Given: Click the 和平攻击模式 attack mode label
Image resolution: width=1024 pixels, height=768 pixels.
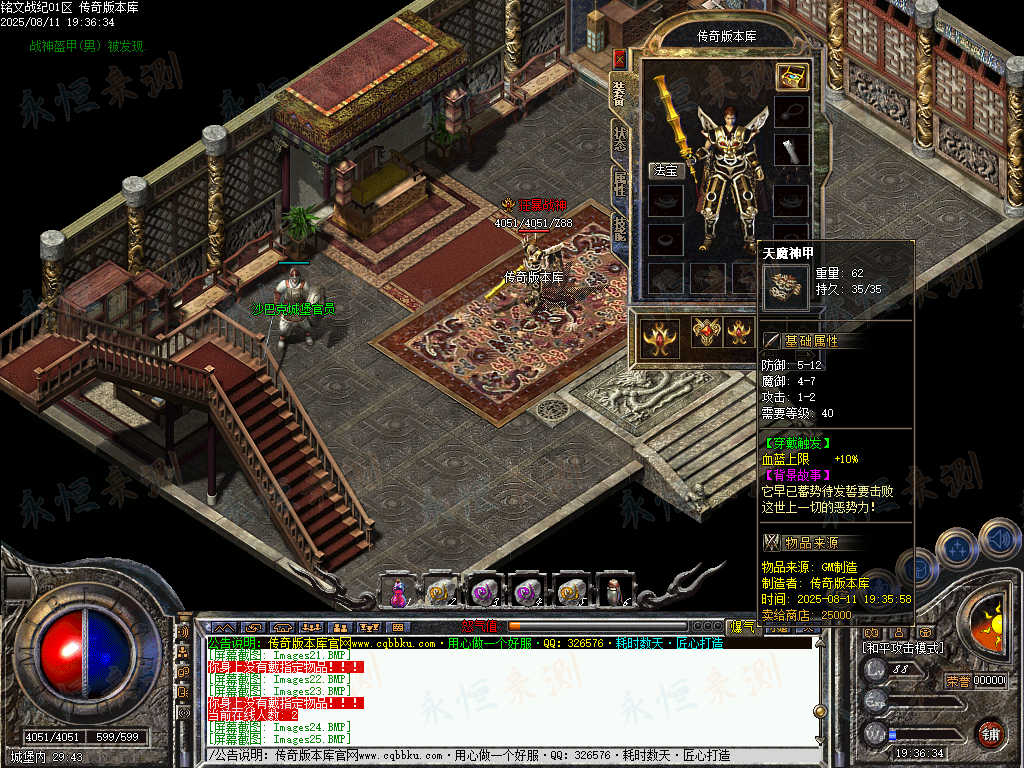Looking at the screenshot, I should [x=903, y=648].
